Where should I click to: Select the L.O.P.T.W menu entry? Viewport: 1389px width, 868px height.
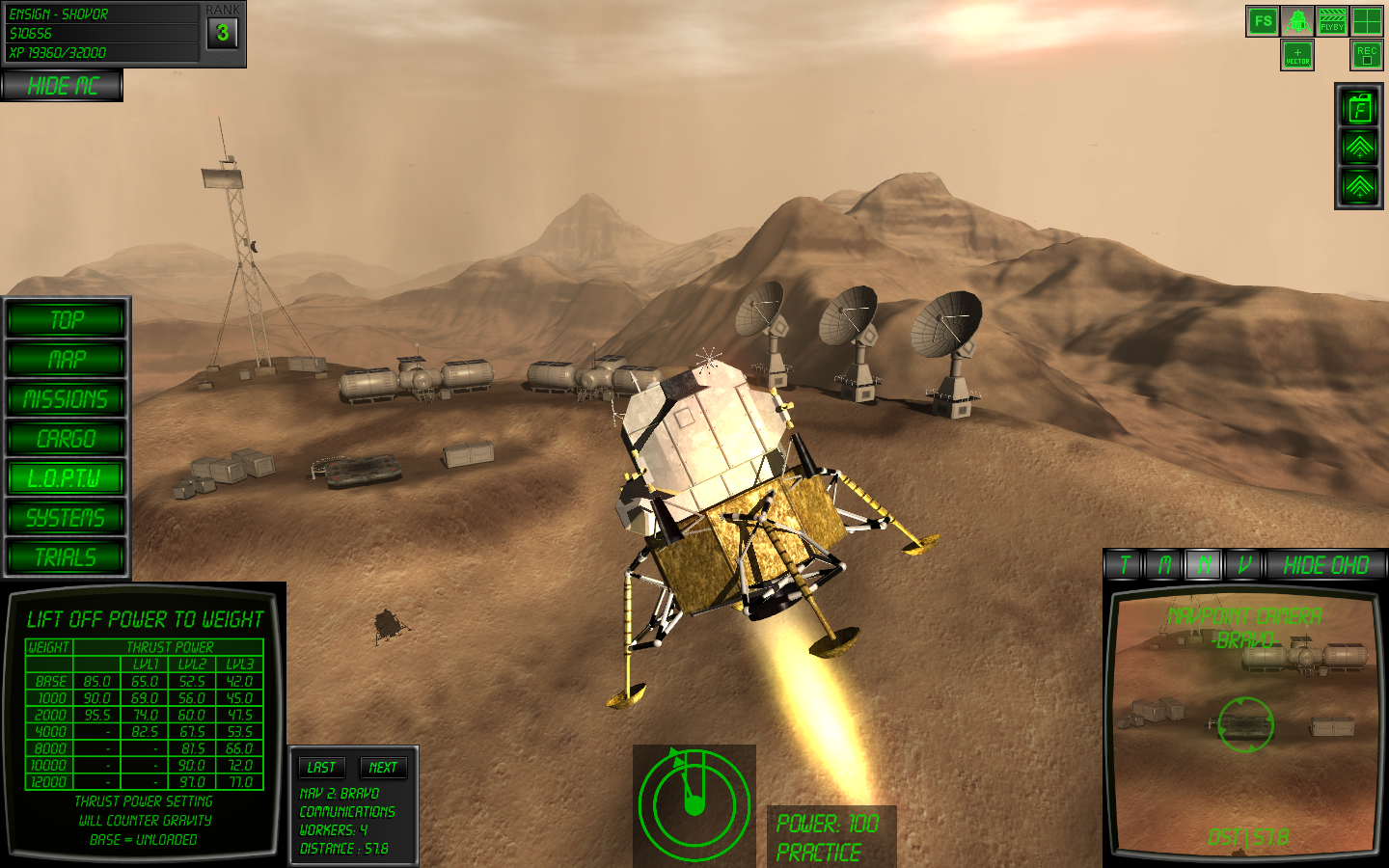(67, 478)
